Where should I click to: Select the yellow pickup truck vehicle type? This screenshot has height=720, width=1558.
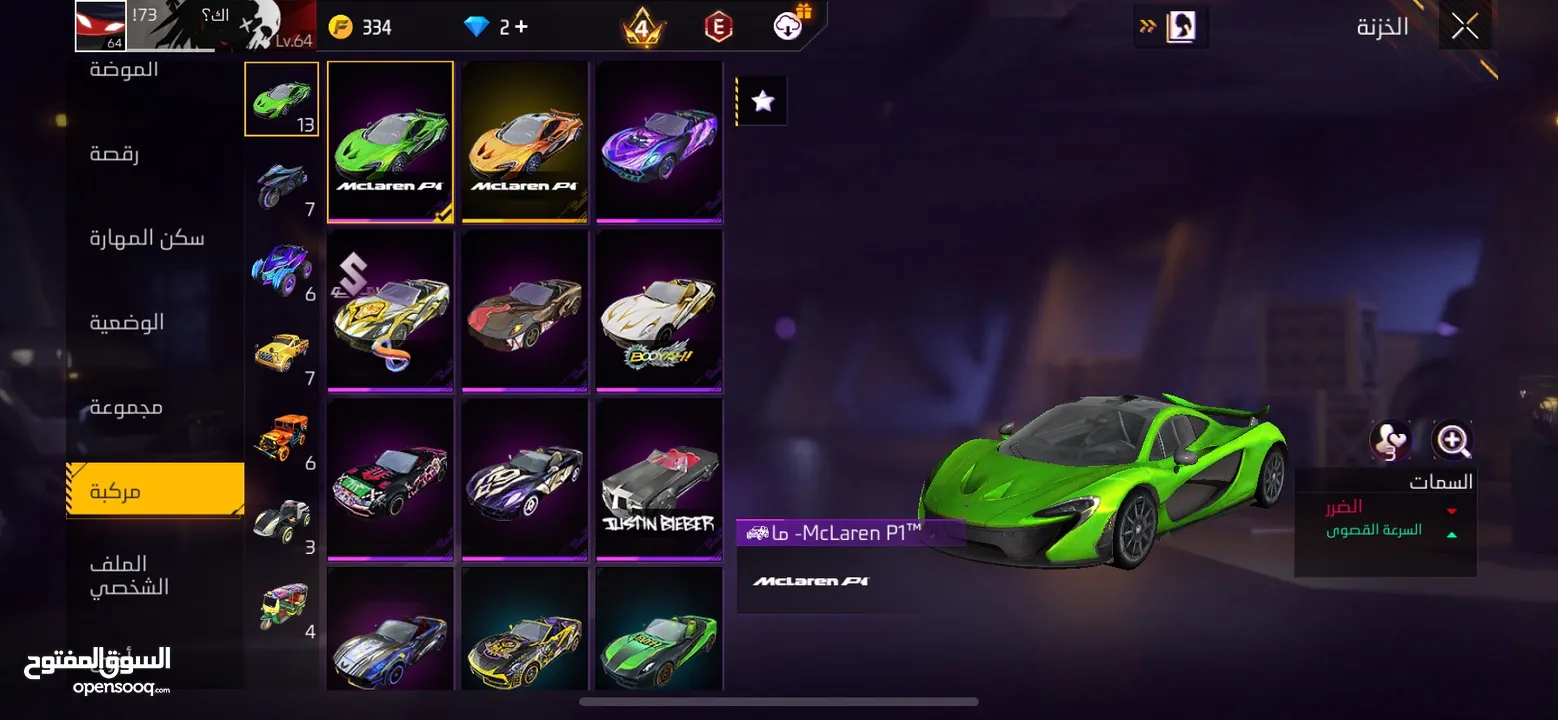pyautogui.click(x=282, y=354)
